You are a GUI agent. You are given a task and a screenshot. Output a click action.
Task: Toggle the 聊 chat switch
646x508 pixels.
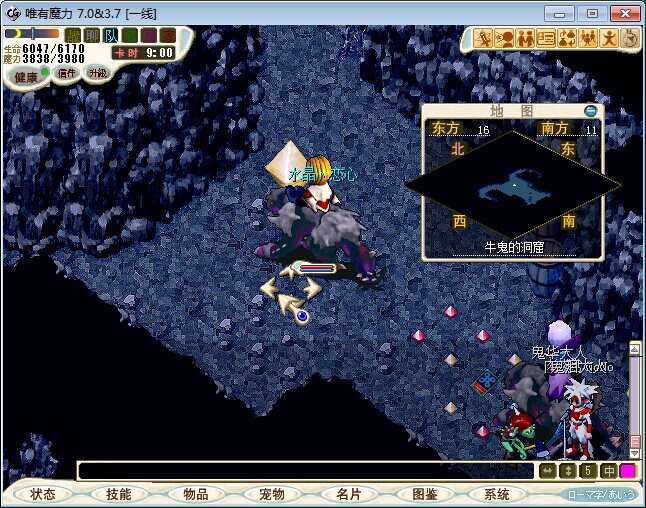pyautogui.click(x=91, y=36)
